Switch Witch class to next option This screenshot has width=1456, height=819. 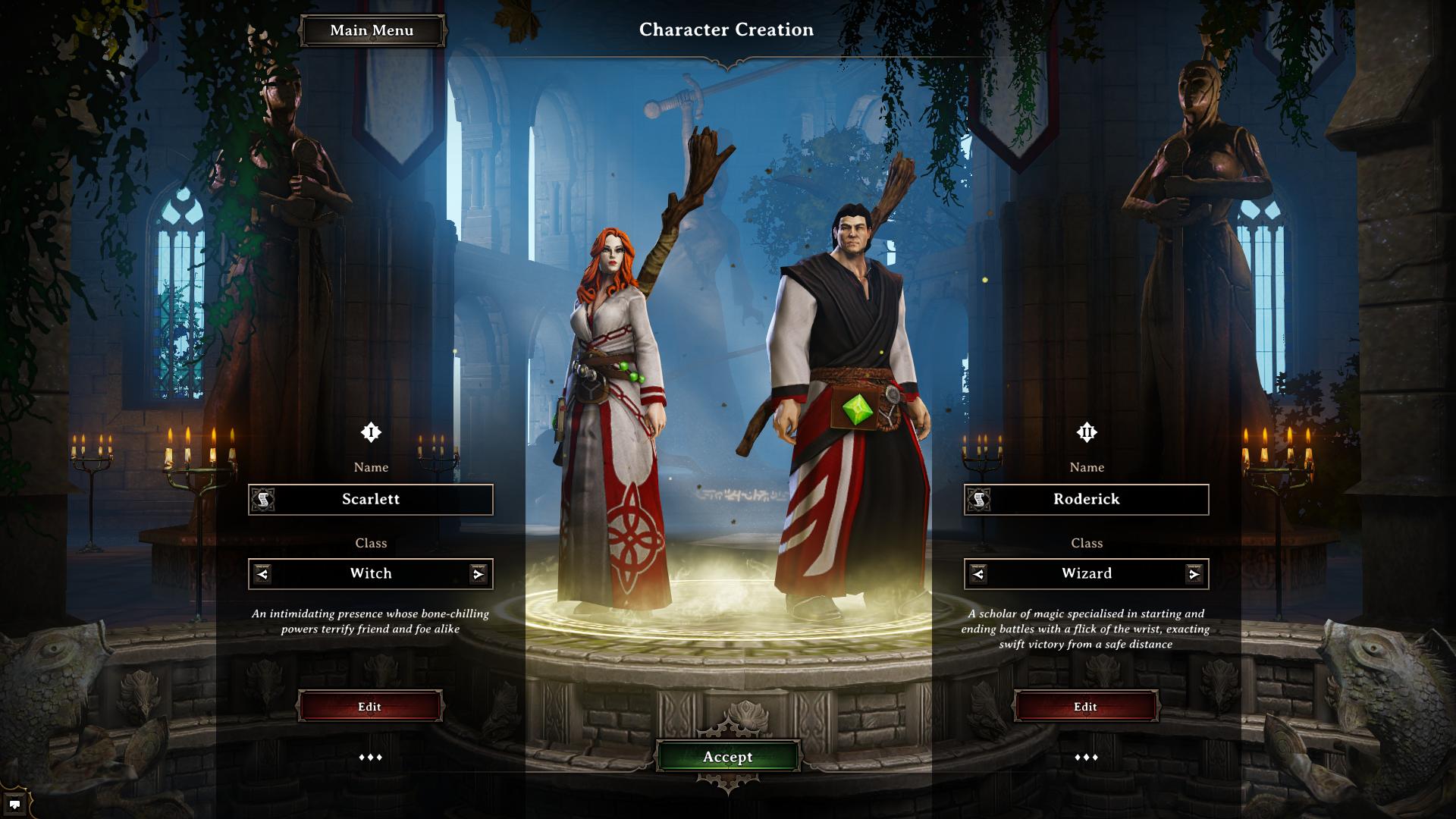click(x=478, y=574)
